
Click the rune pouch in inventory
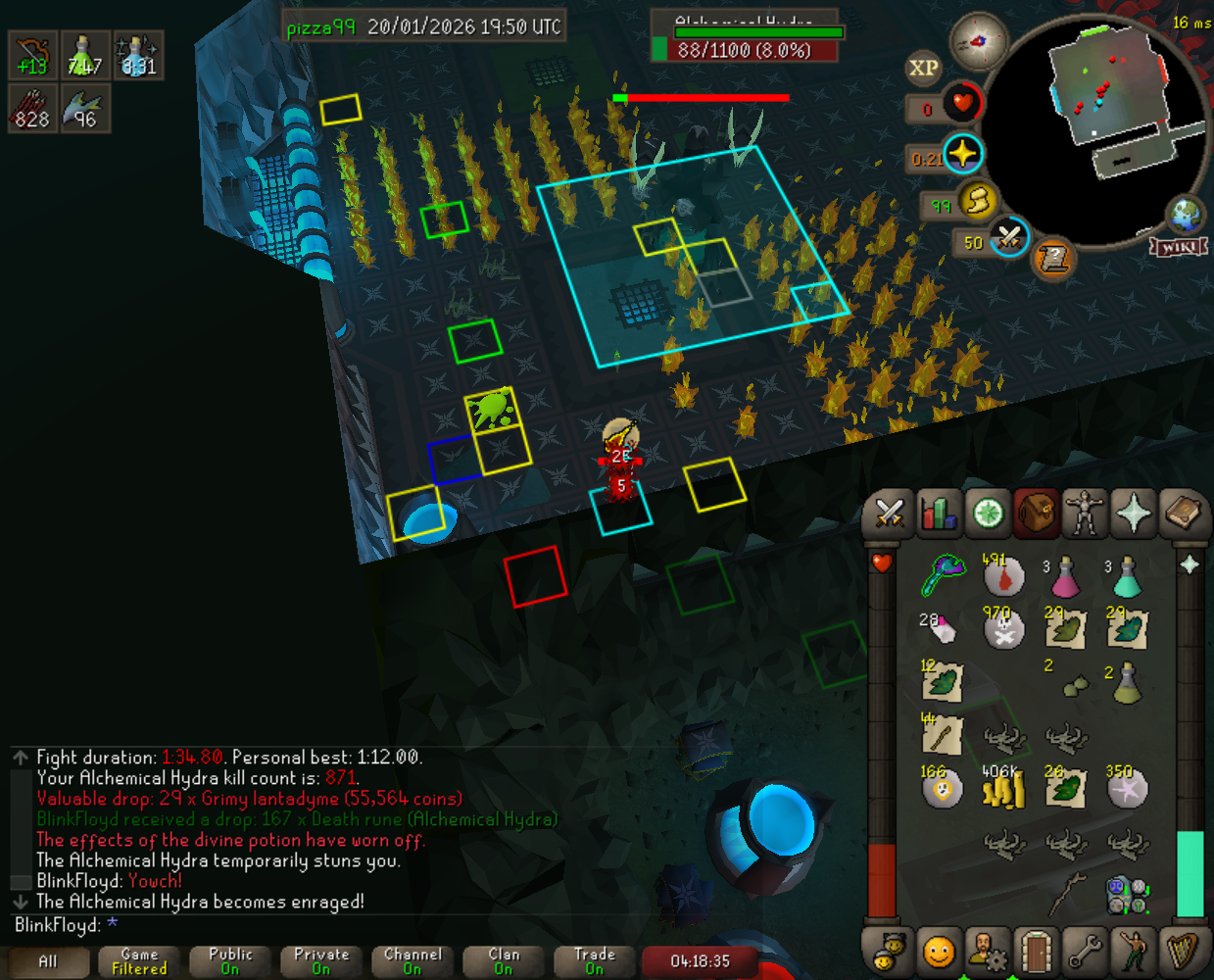point(1127,894)
